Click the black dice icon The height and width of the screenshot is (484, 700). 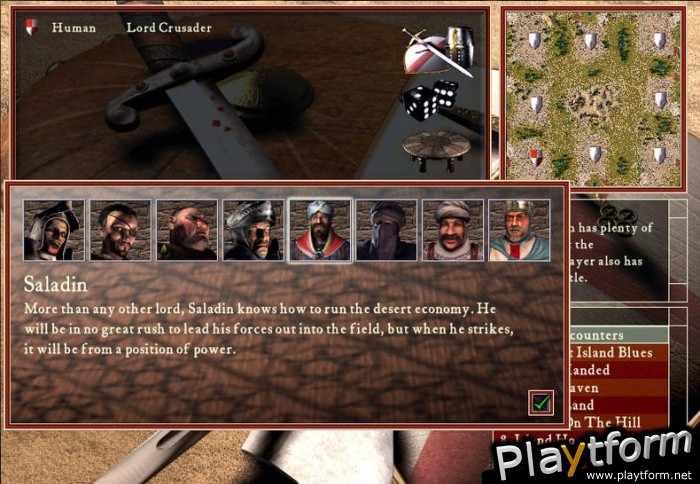(x=430, y=100)
